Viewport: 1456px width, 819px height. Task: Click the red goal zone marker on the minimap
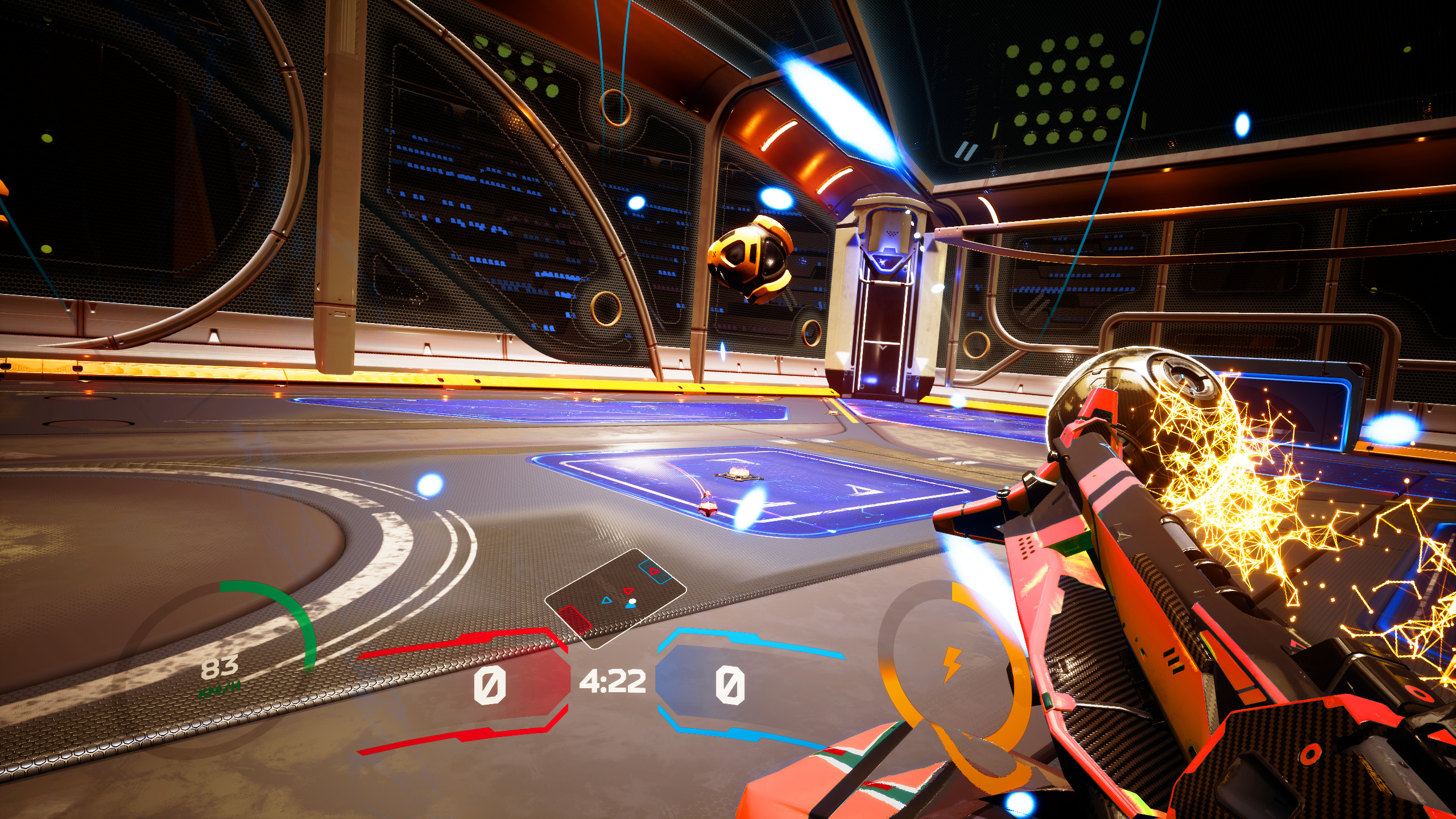[x=573, y=621]
